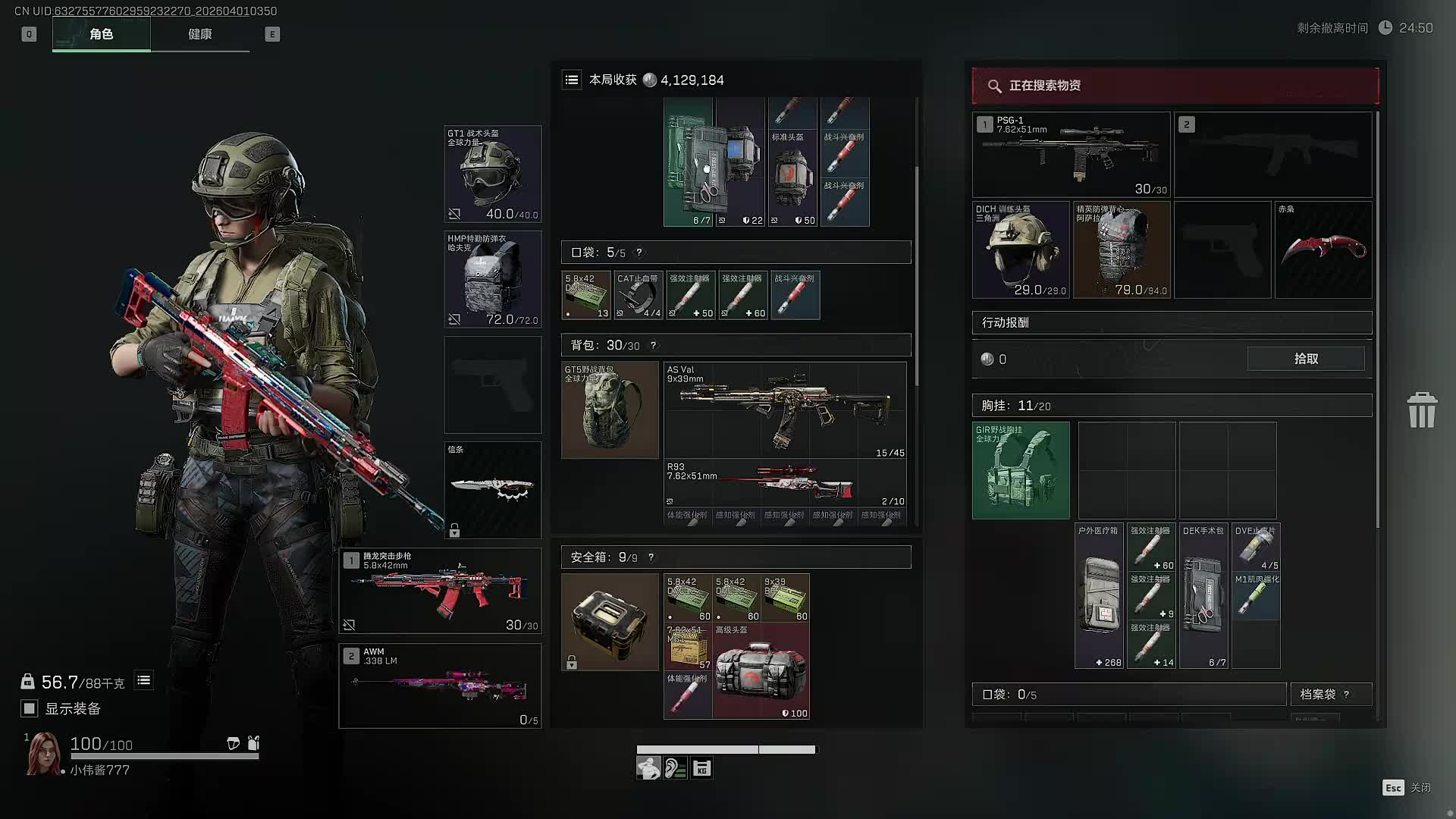
Task: Choose the AWM .338 LM weapon slot
Action: (x=440, y=686)
